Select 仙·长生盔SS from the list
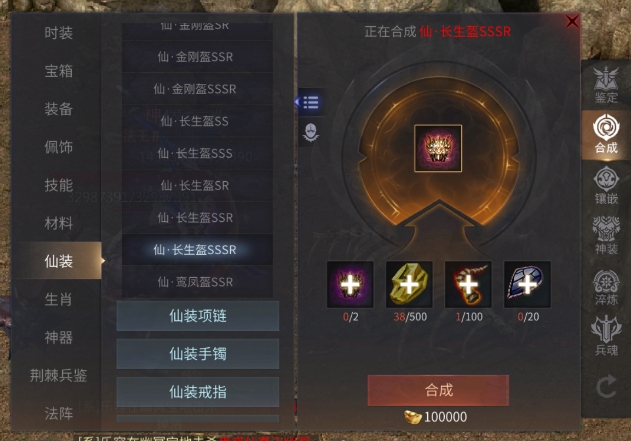Screen dimensions: 631x441 pos(195,121)
